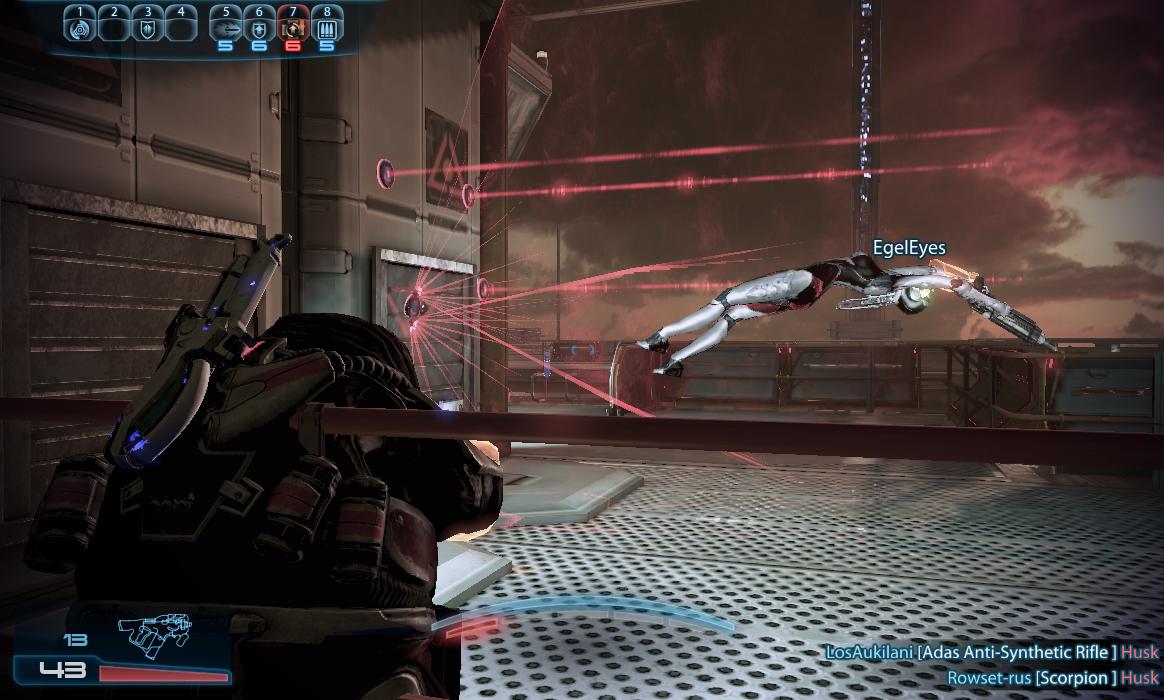Viewport: 1164px width, 700px height.
Task: Click the equipped weapon icon above the ammo bar
Action: [x=154, y=630]
